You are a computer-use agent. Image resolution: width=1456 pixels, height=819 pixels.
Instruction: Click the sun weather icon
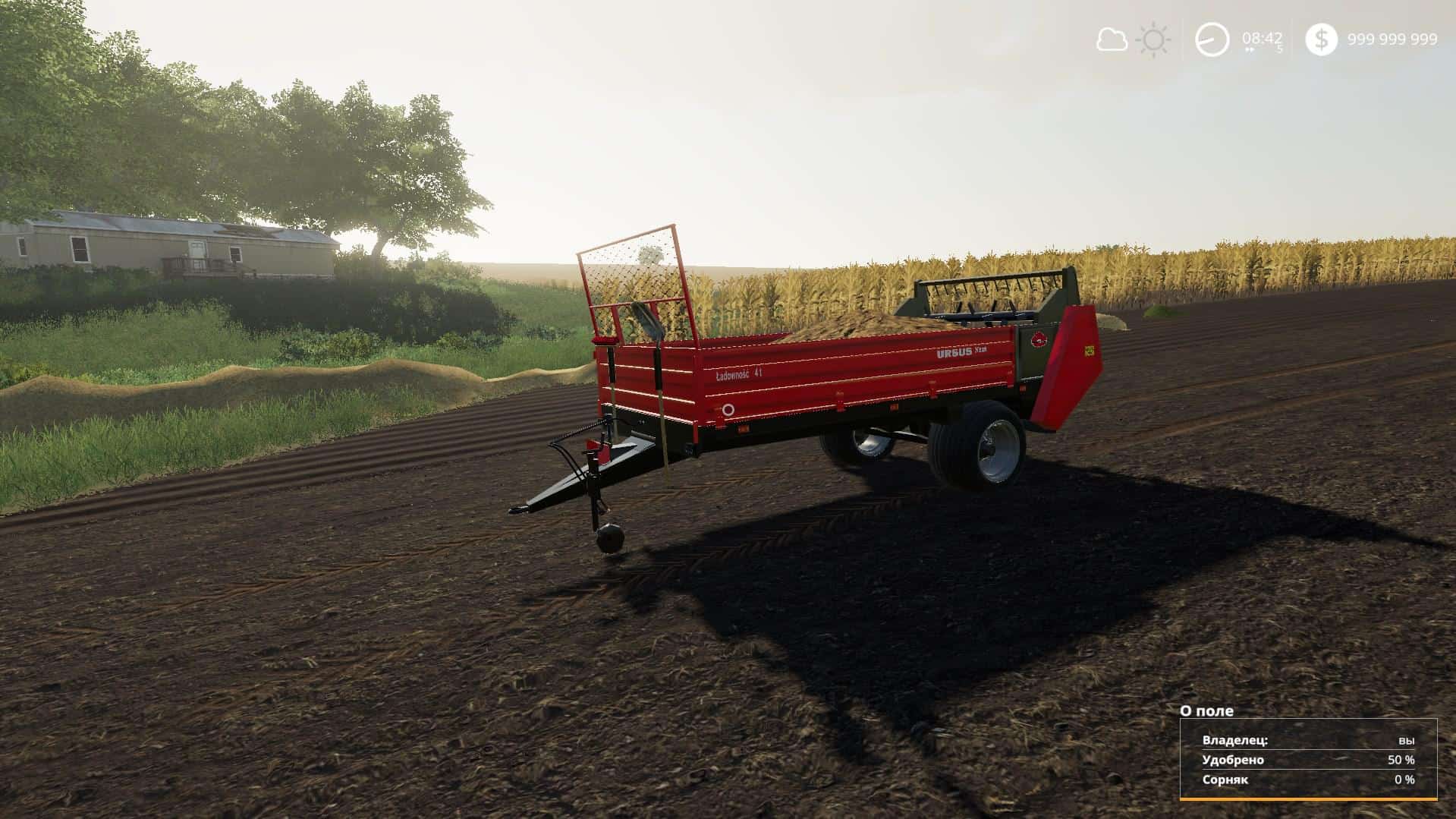[x=1154, y=39]
